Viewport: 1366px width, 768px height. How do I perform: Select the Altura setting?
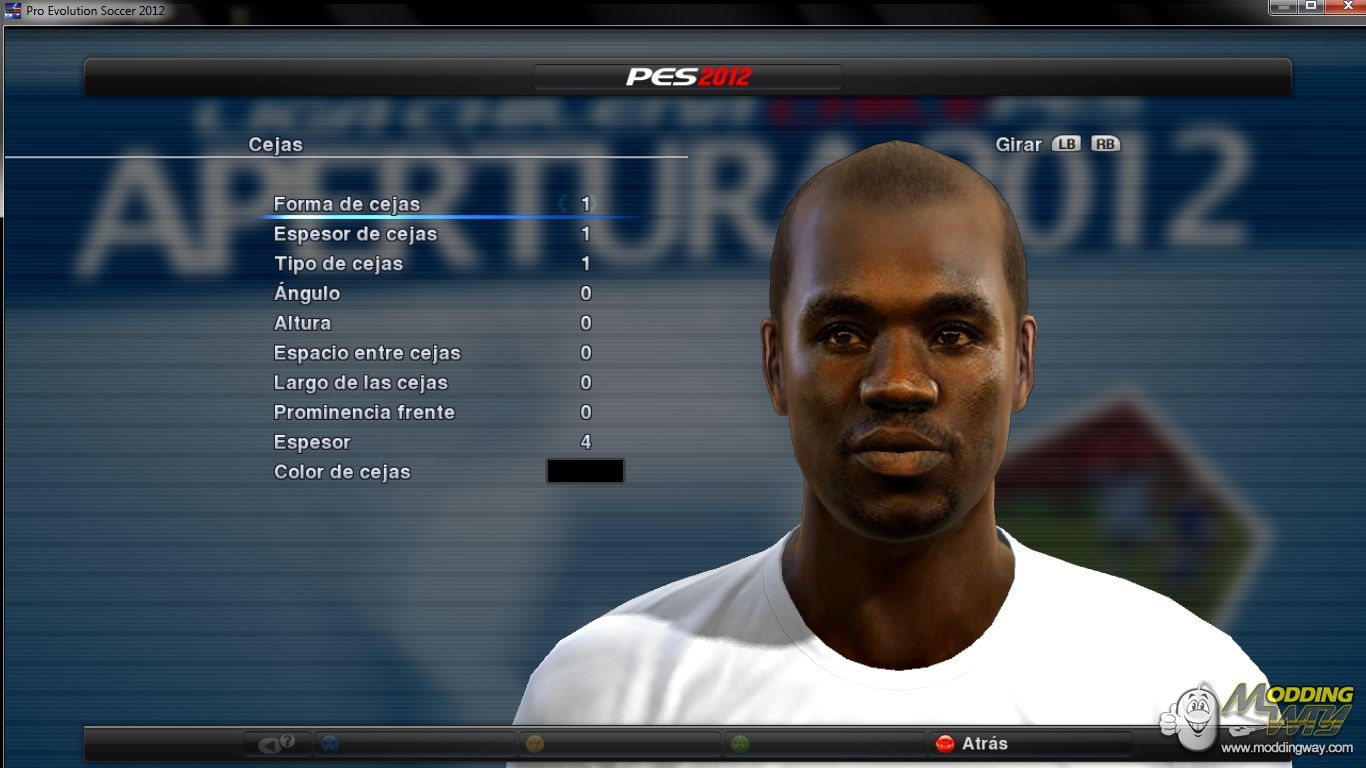(302, 324)
